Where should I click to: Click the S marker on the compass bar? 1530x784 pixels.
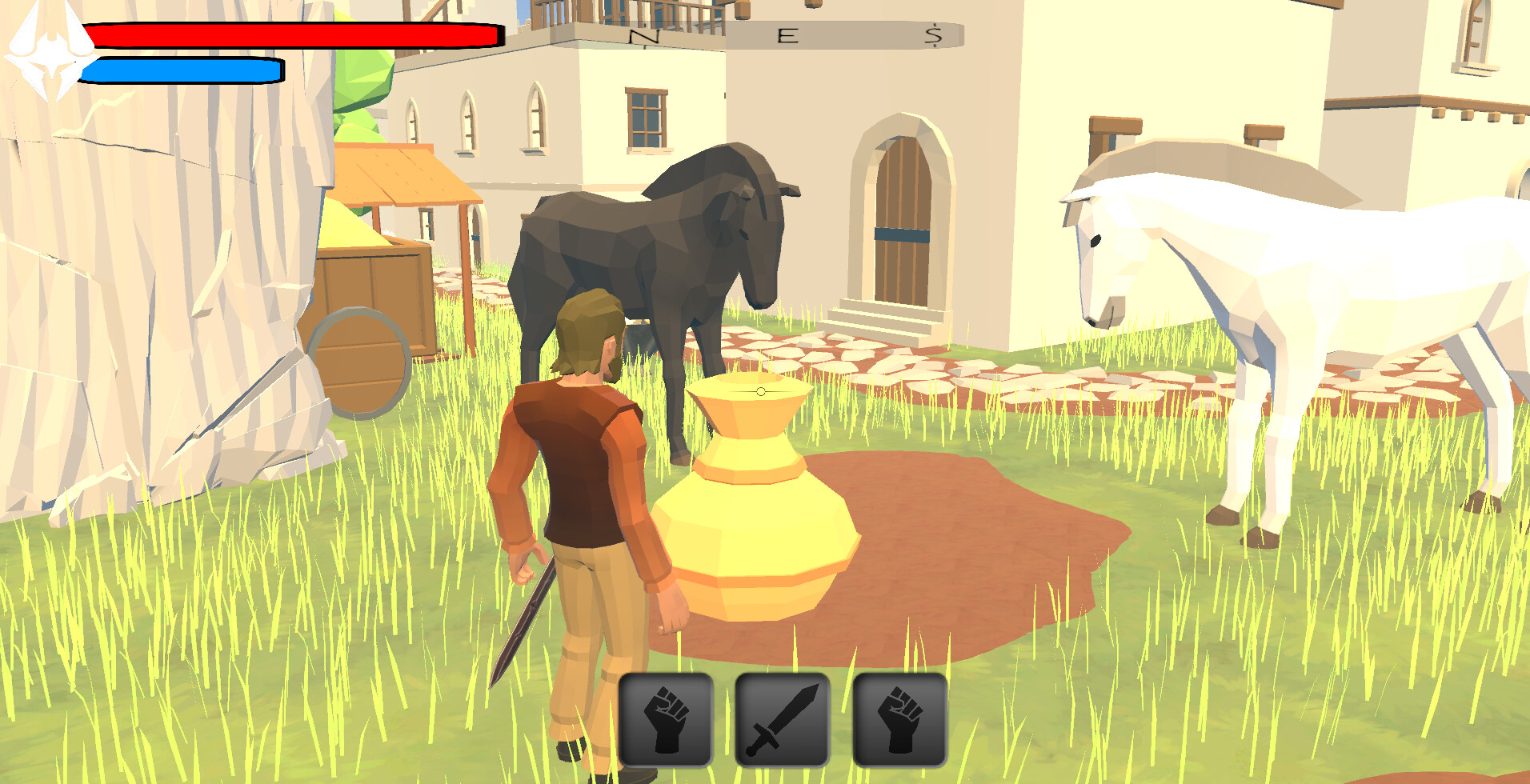coord(932,34)
